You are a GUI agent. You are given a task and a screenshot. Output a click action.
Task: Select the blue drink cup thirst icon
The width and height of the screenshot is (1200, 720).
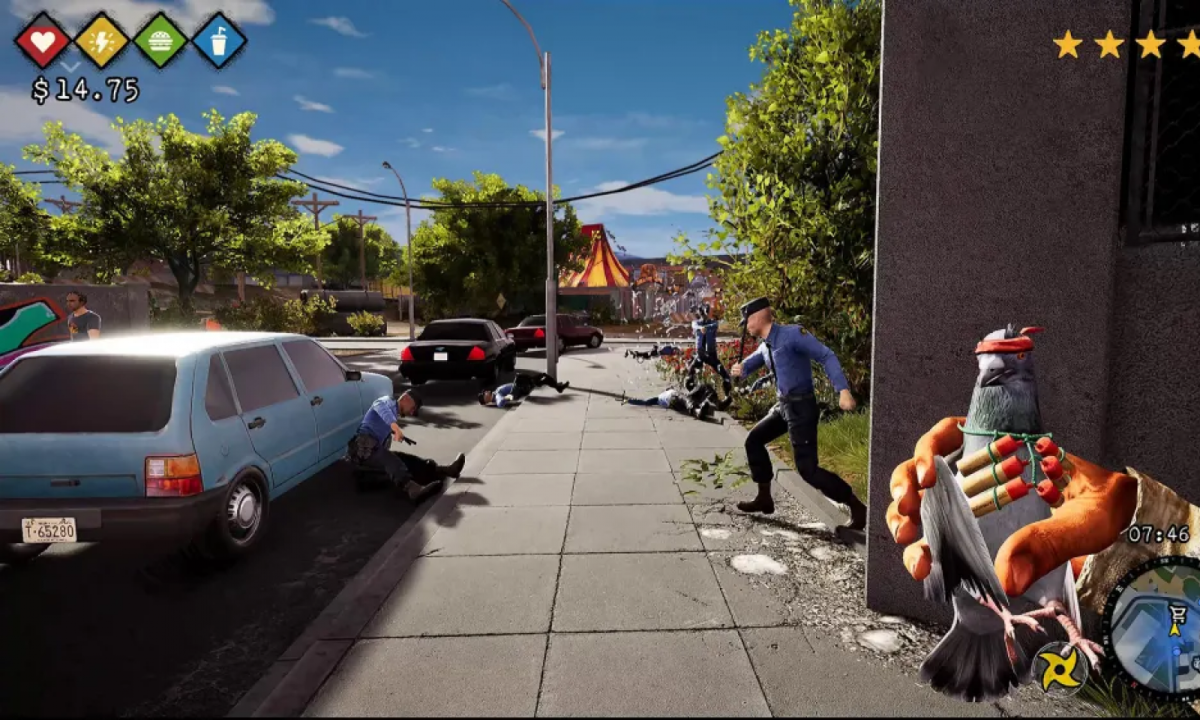219,40
